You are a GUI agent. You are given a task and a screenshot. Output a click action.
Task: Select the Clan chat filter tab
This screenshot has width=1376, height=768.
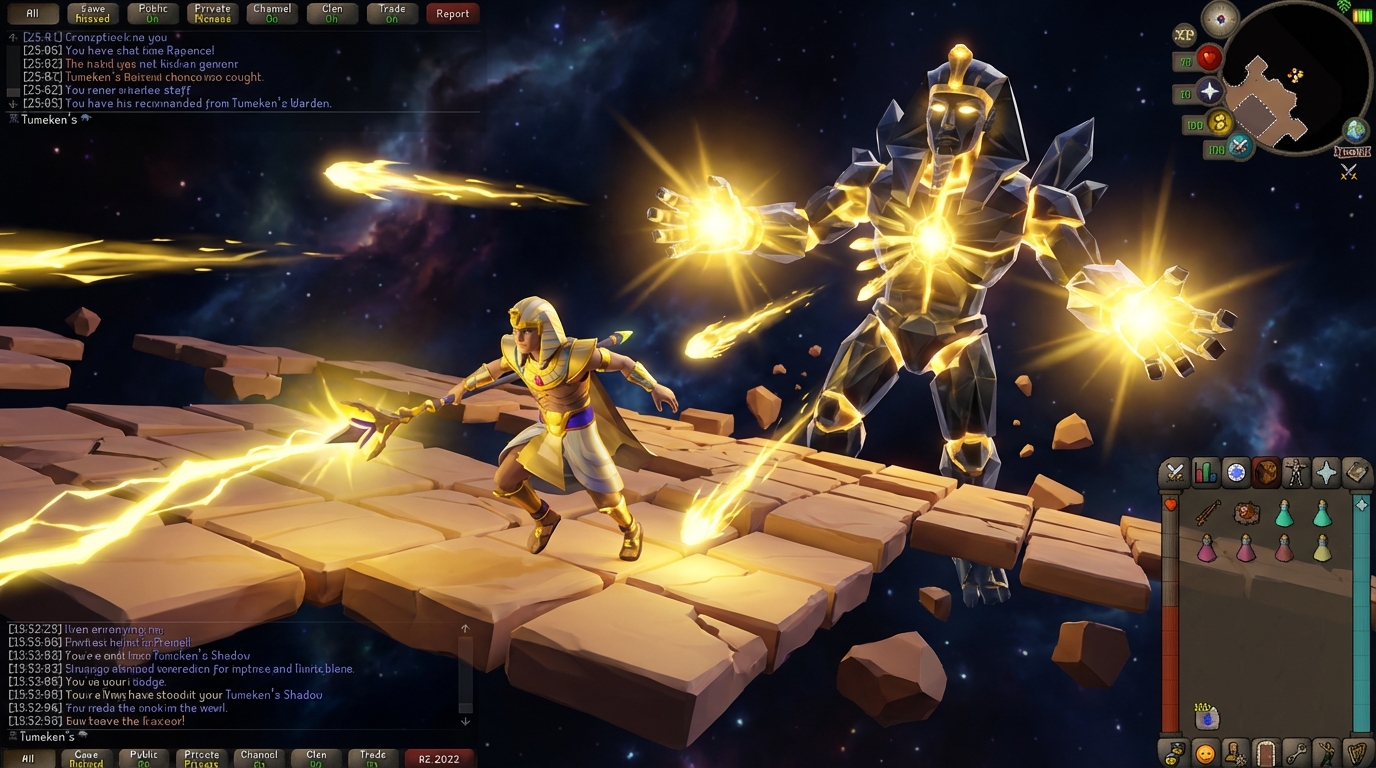[x=331, y=13]
